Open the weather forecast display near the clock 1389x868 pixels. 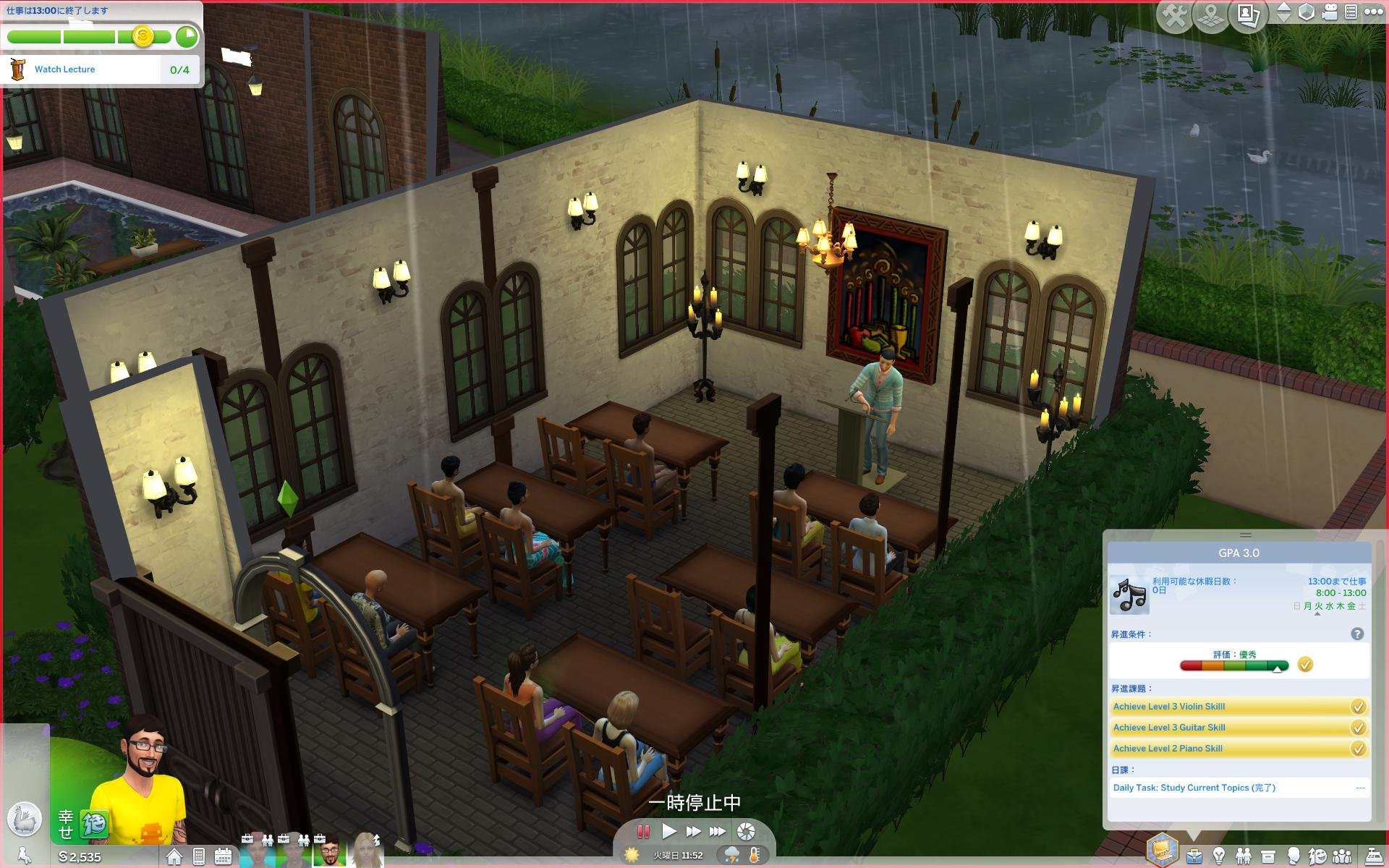pos(732,855)
